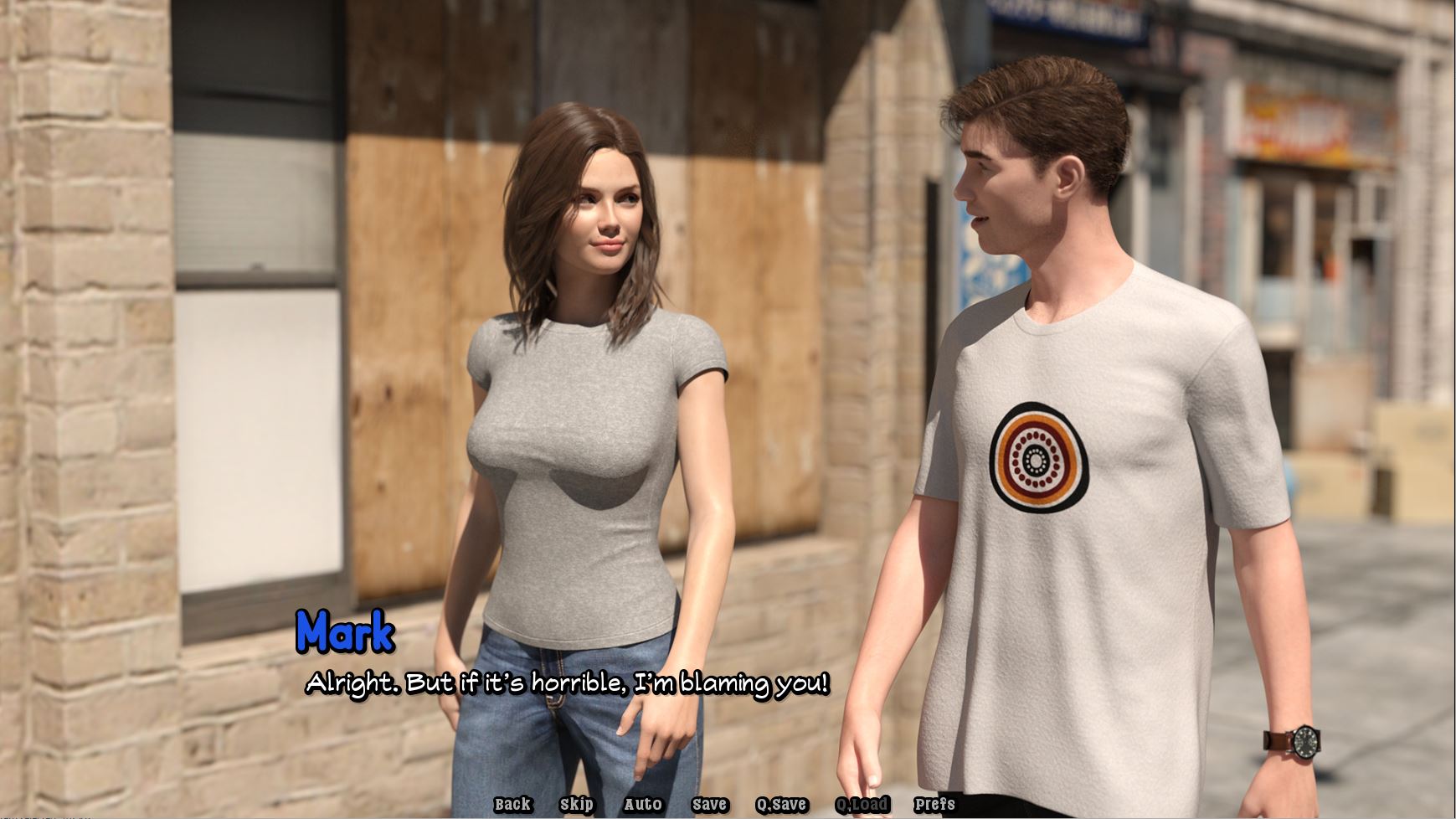The height and width of the screenshot is (819, 1456).
Task: Go Back to the previous dialogue line
Action: [512, 805]
